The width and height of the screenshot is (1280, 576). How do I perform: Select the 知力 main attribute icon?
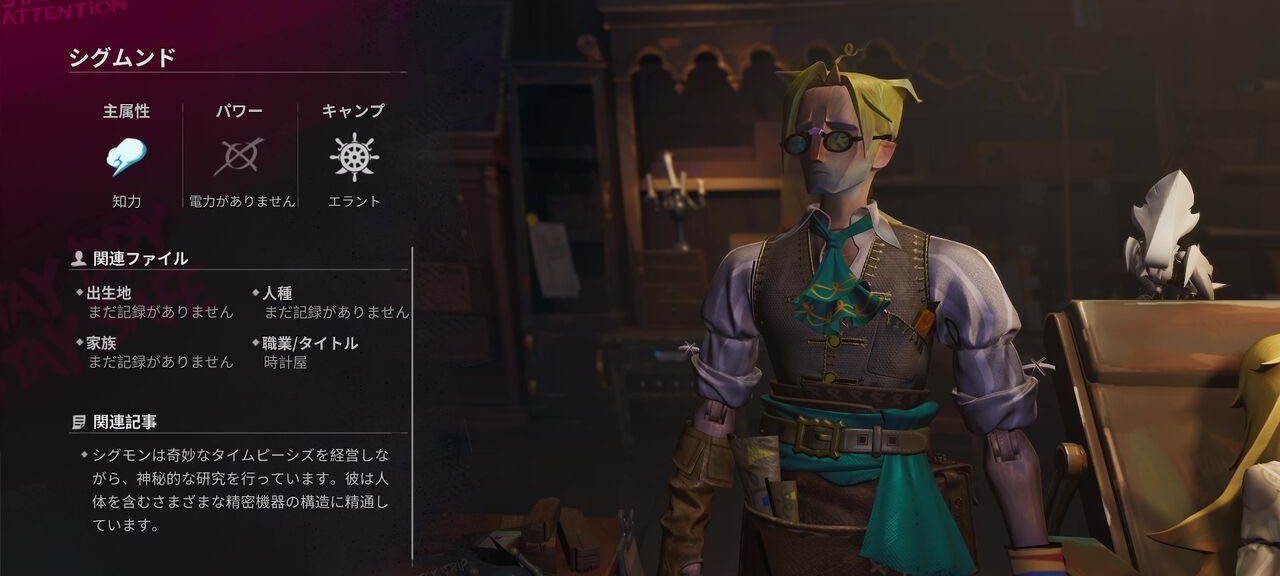[127, 157]
